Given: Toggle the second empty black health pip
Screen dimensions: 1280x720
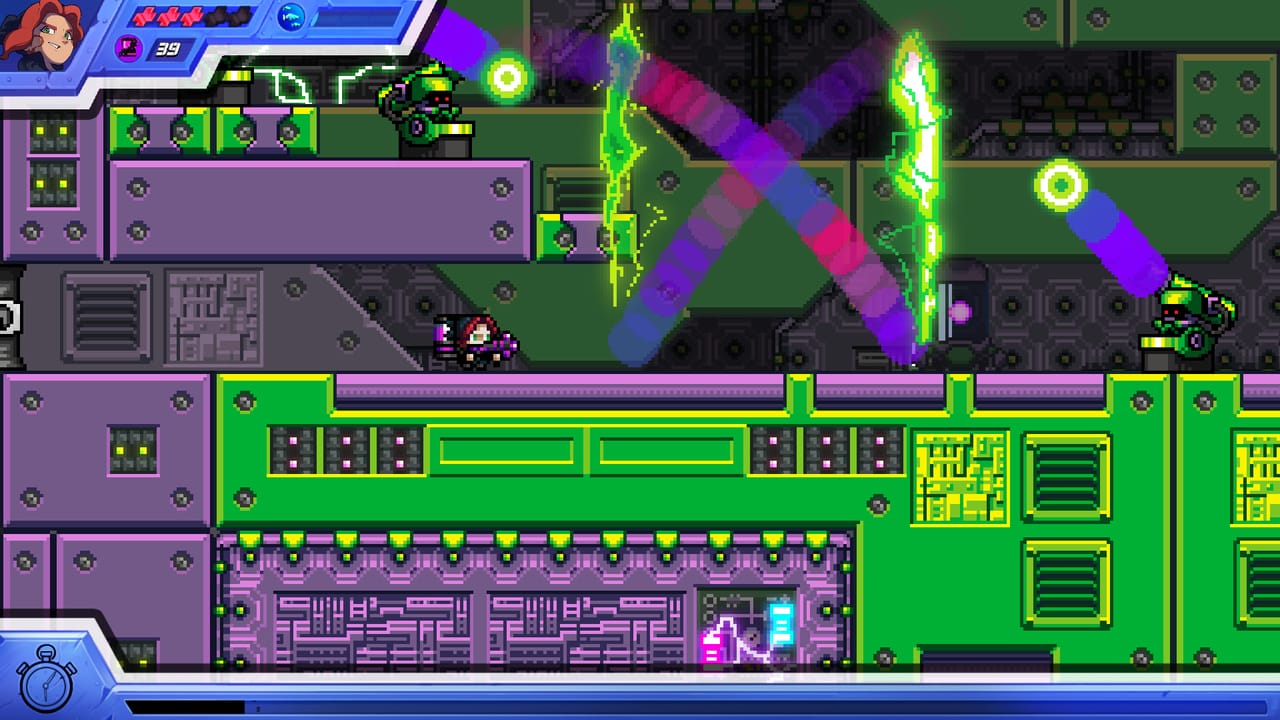Looking at the screenshot, I should (x=240, y=17).
